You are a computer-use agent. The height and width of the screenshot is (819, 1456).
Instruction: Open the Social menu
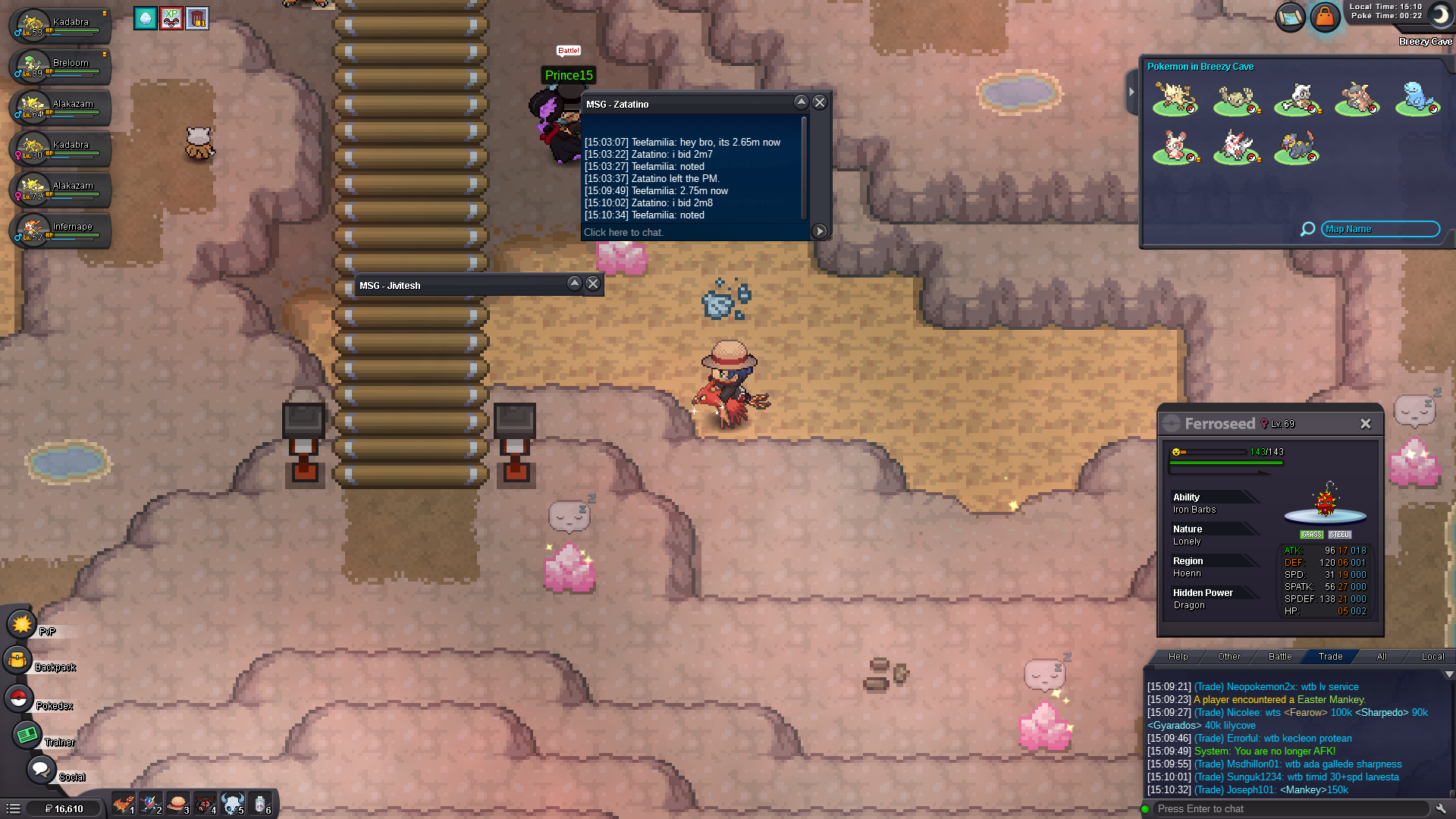(x=39, y=770)
